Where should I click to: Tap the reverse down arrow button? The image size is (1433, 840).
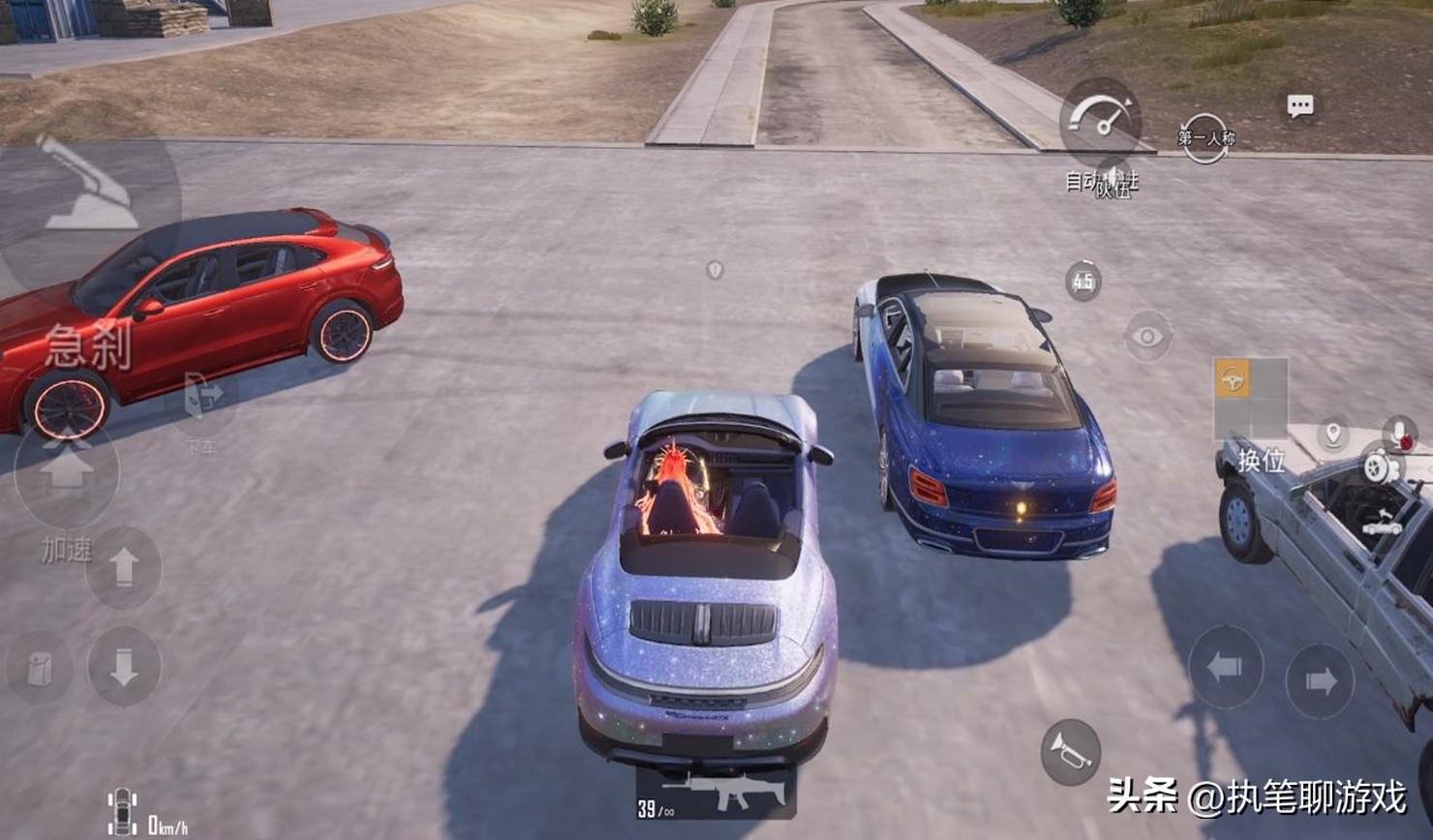click(x=123, y=667)
